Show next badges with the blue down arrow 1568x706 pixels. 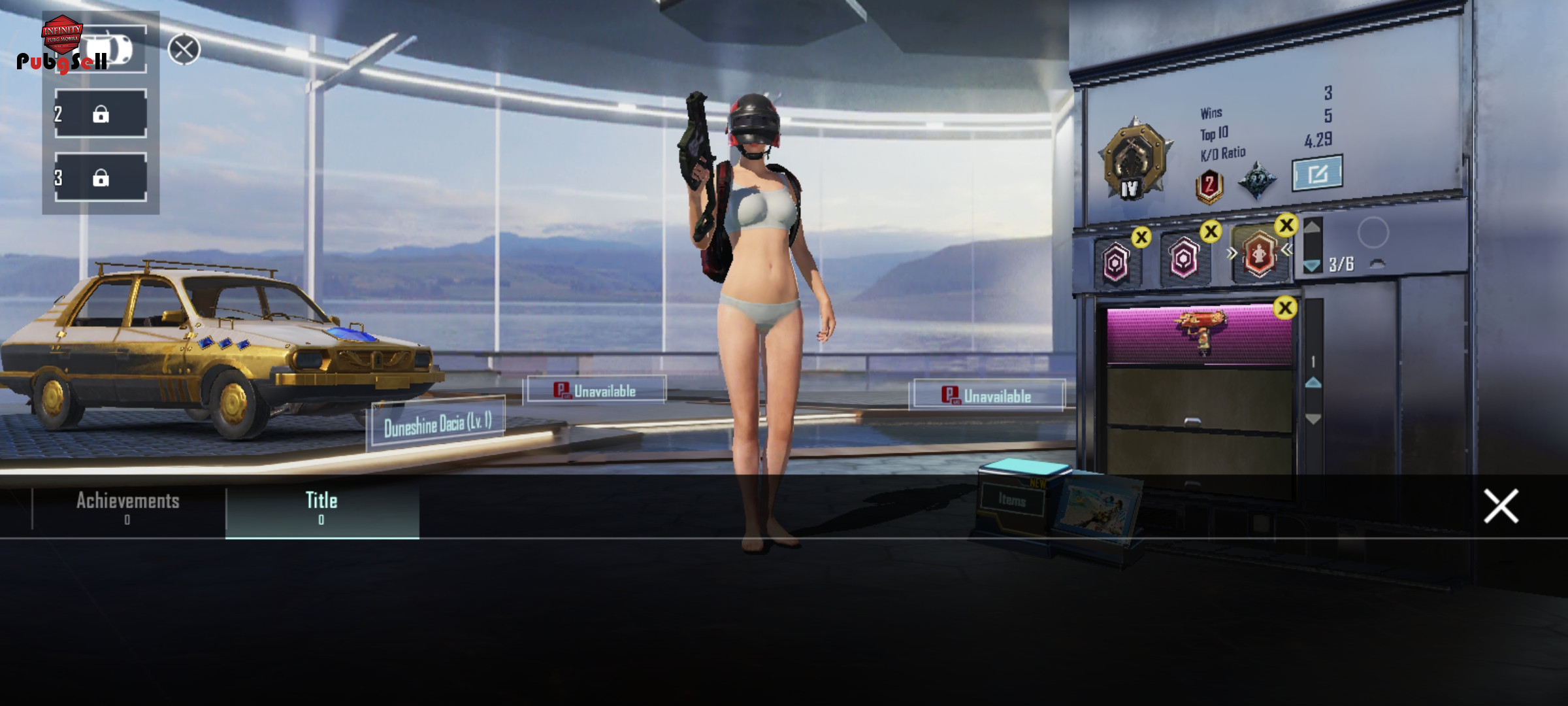tap(1312, 265)
